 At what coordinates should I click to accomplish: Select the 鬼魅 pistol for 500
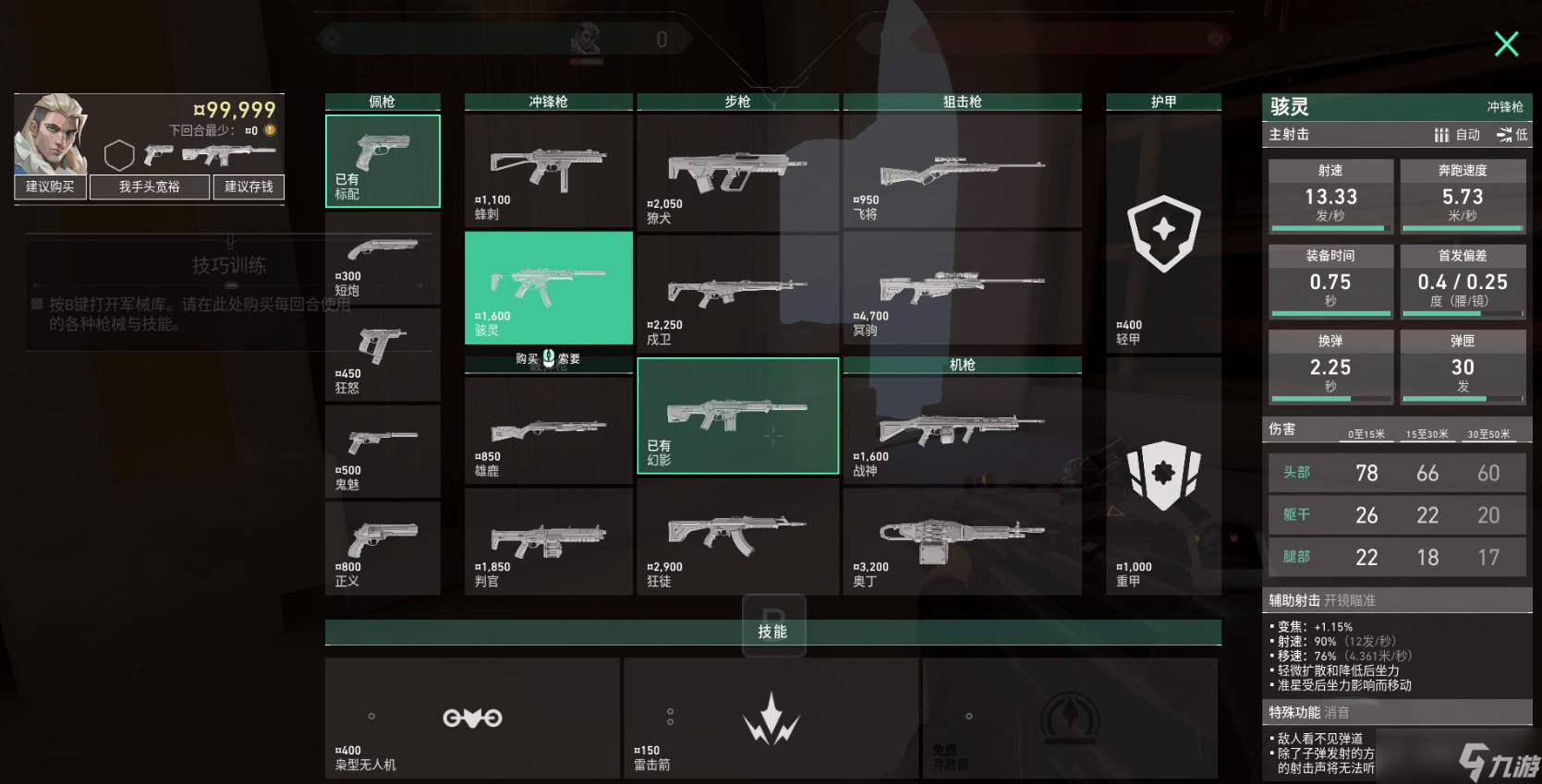coord(382,452)
